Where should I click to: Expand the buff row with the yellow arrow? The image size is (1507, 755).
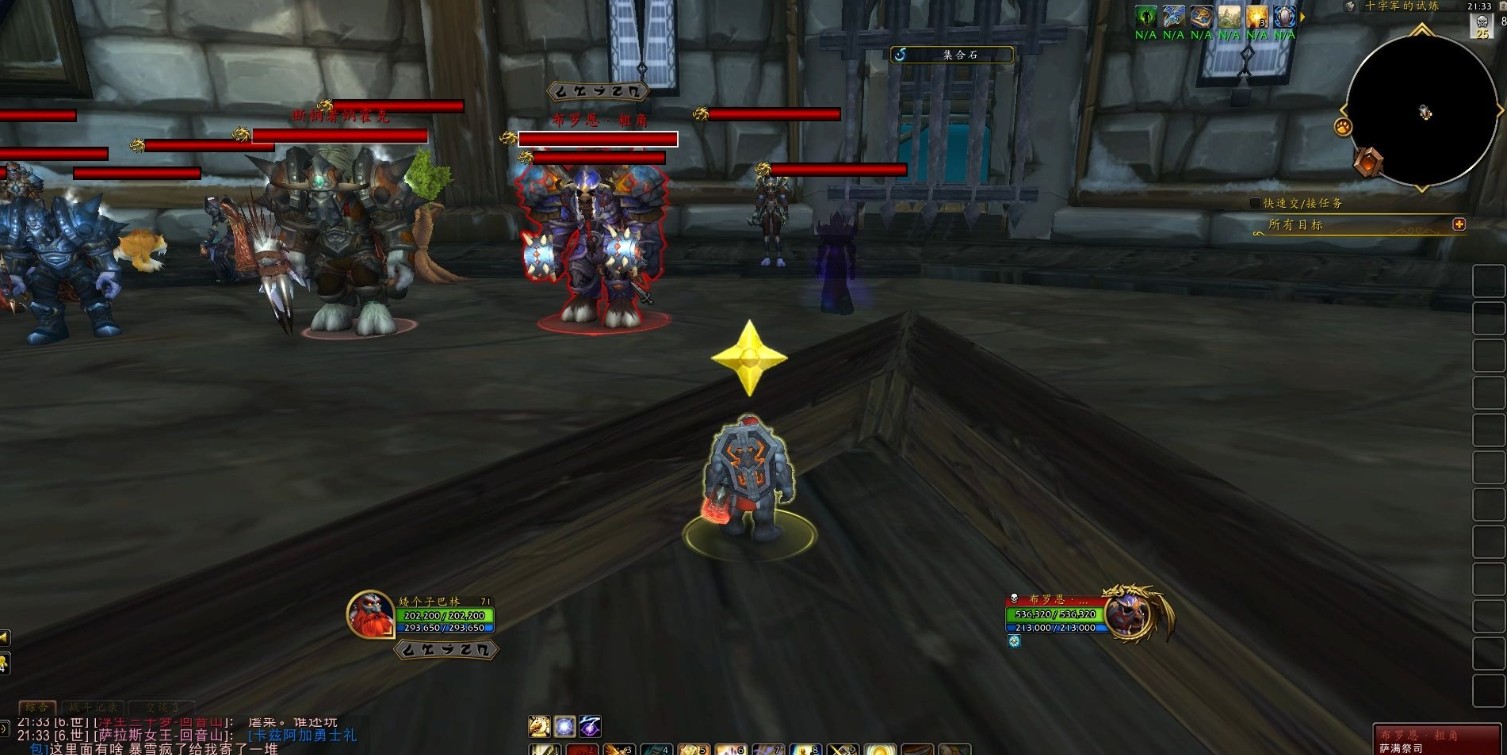(1302, 16)
